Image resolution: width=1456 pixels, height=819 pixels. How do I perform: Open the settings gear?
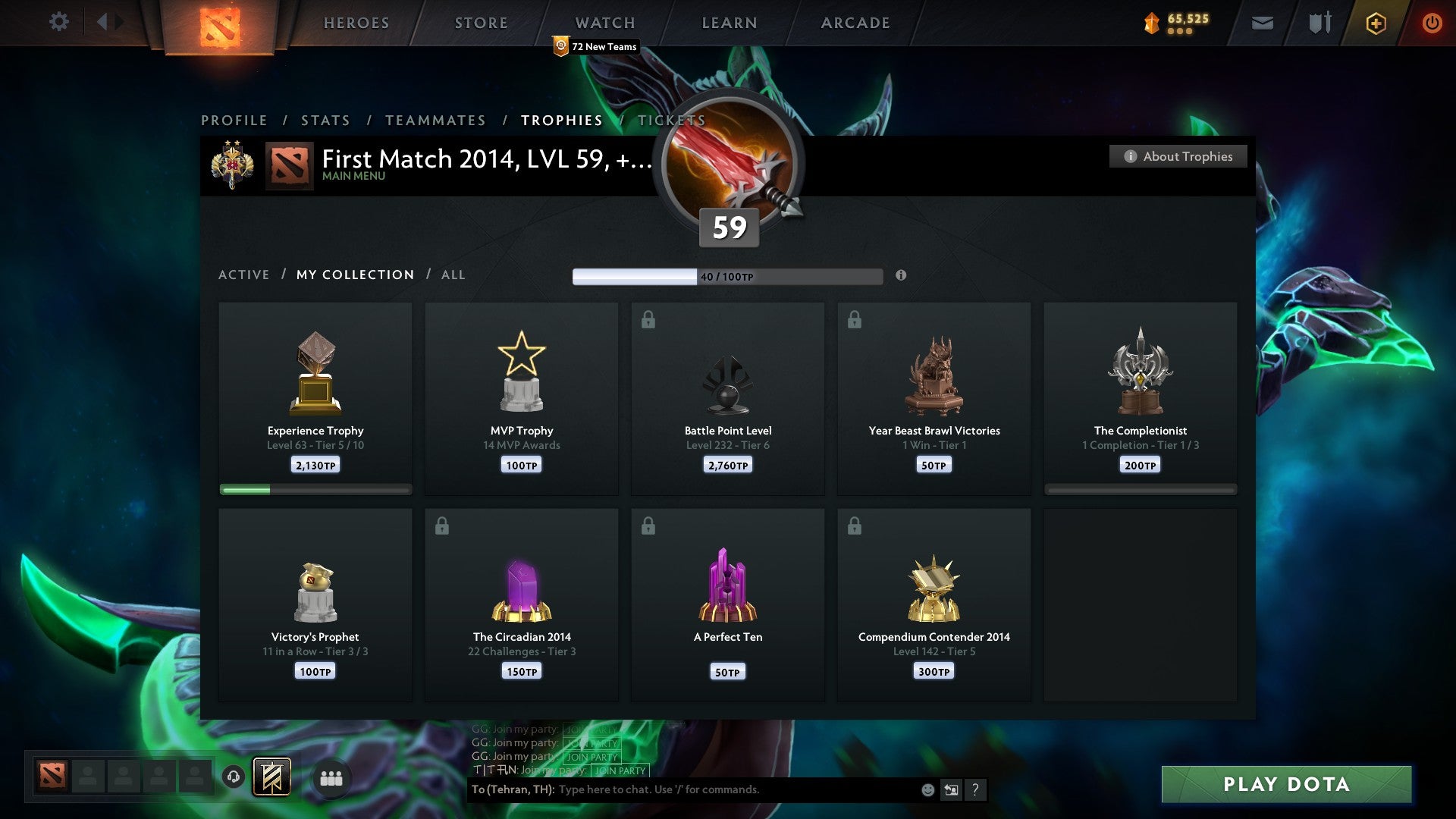pos(58,22)
